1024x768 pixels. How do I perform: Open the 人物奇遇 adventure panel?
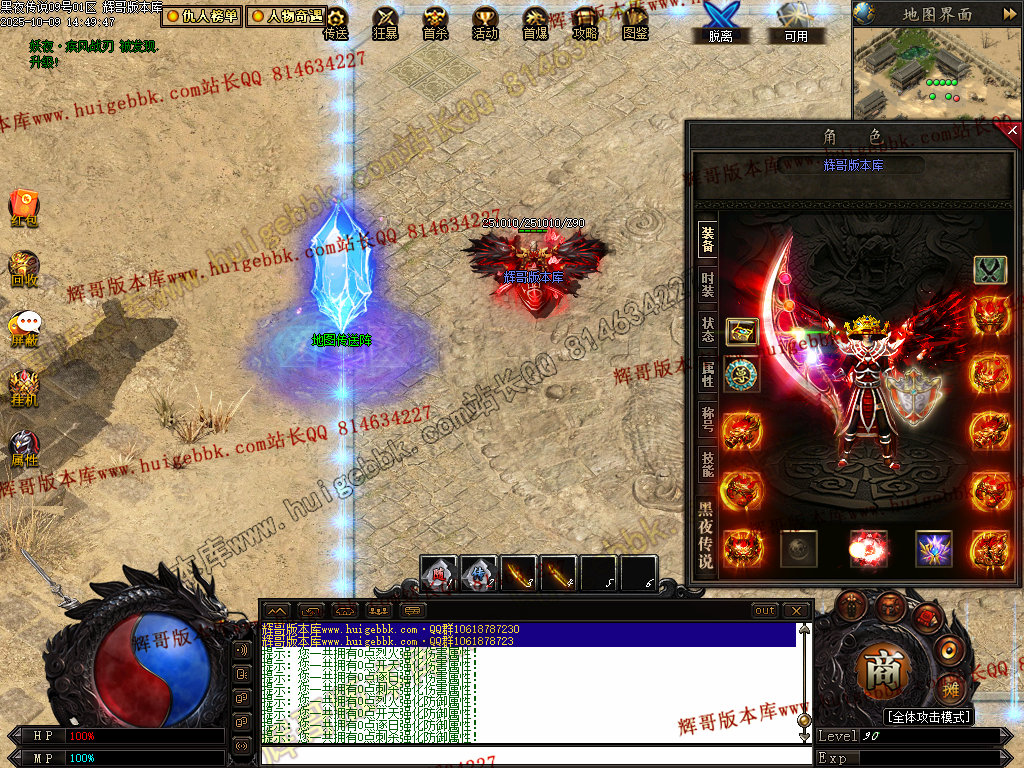[287, 16]
